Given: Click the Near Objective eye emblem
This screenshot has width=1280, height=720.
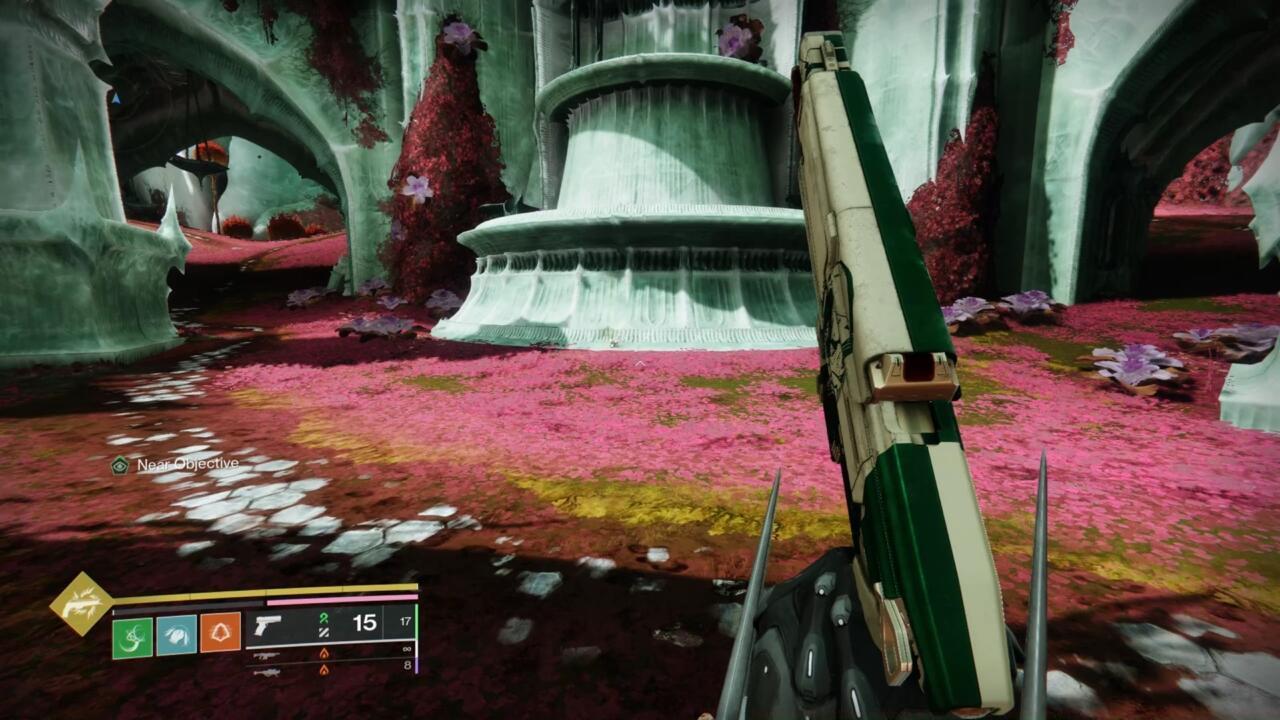Looking at the screenshot, I should click(x=118, y=465).
